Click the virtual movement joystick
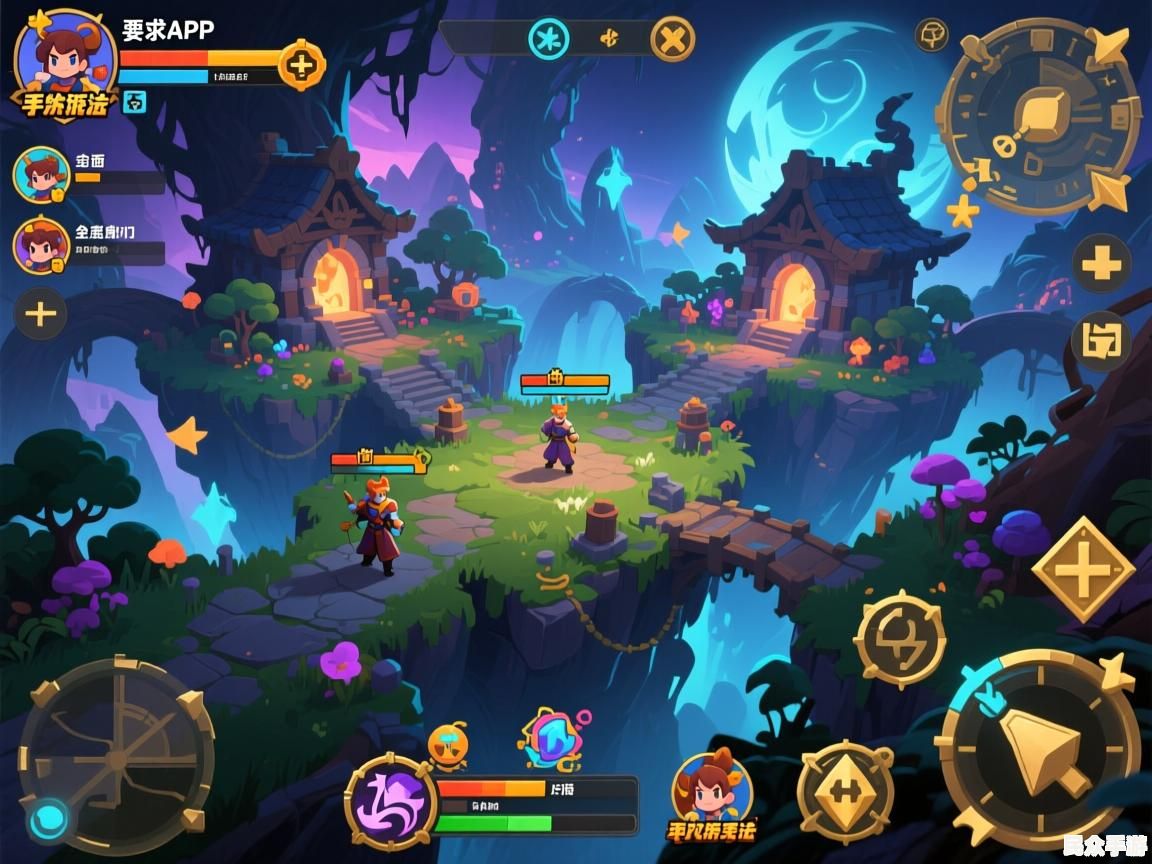The width and height of the screenshot is (1152, 864). pos(116,756)
